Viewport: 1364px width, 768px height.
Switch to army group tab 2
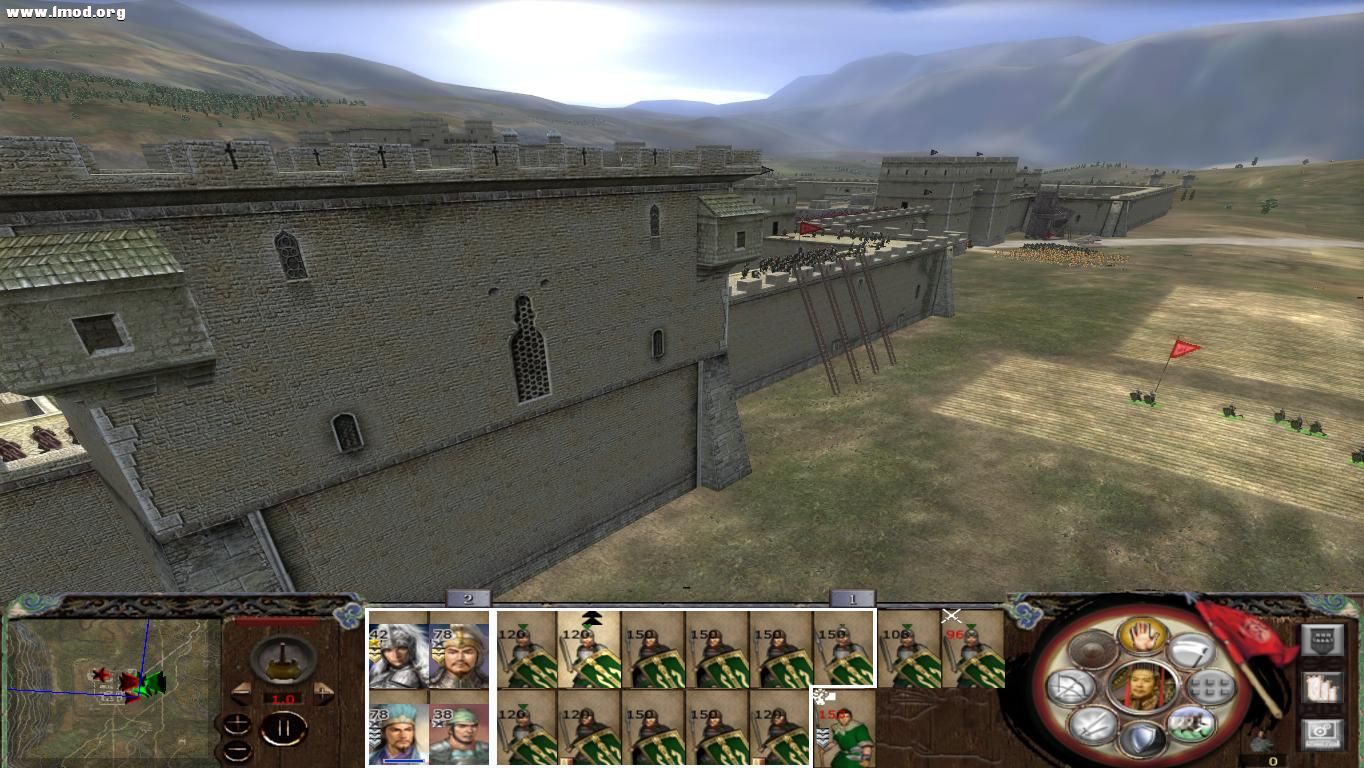(x=468, y=599)
